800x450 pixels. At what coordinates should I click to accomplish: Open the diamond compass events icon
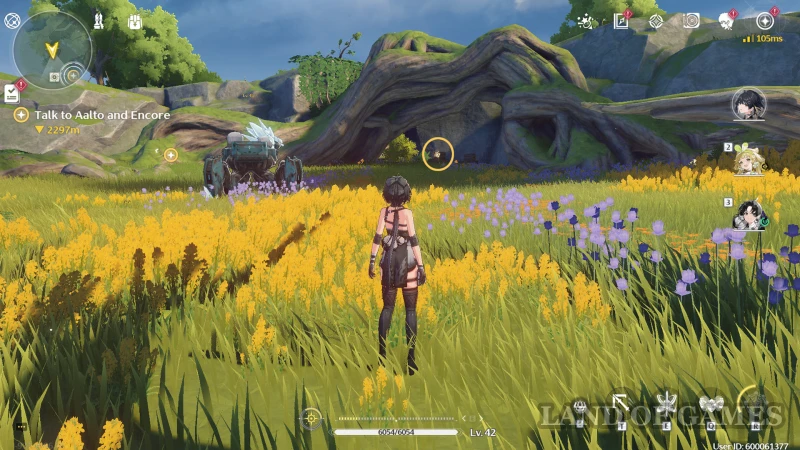(655, 21)
